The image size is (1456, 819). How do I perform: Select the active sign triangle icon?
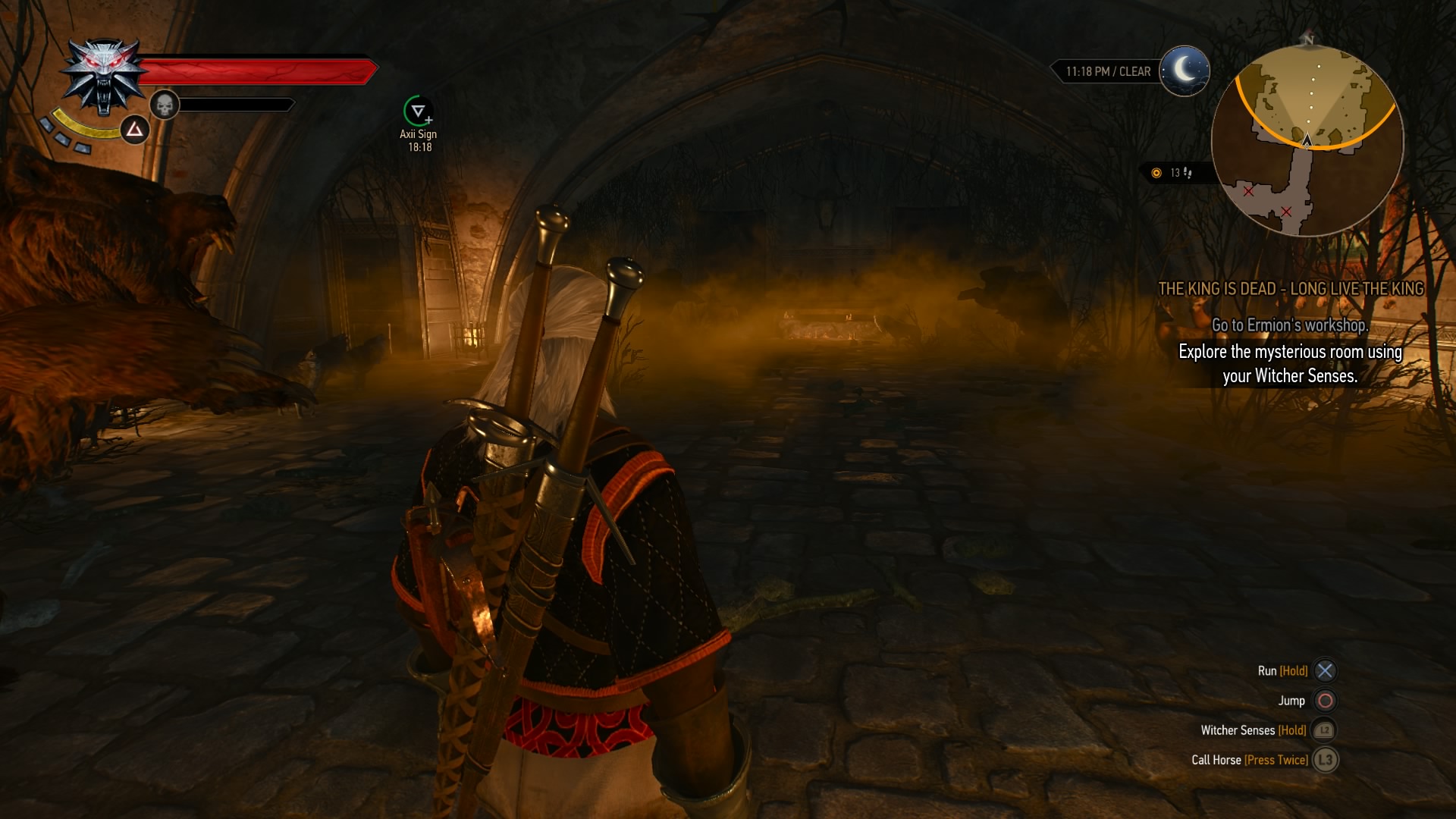135,130
